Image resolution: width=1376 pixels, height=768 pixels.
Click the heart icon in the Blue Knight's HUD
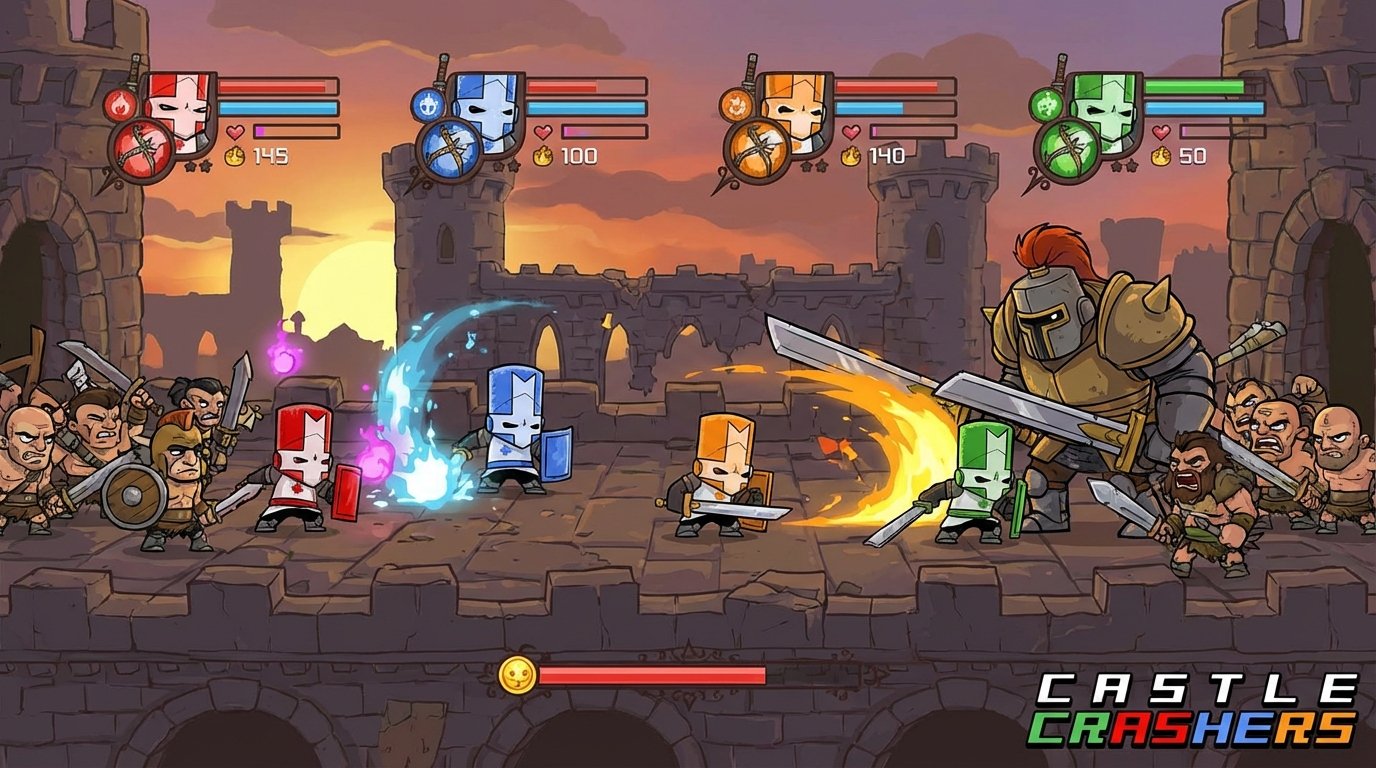click(x=545, y=132)
